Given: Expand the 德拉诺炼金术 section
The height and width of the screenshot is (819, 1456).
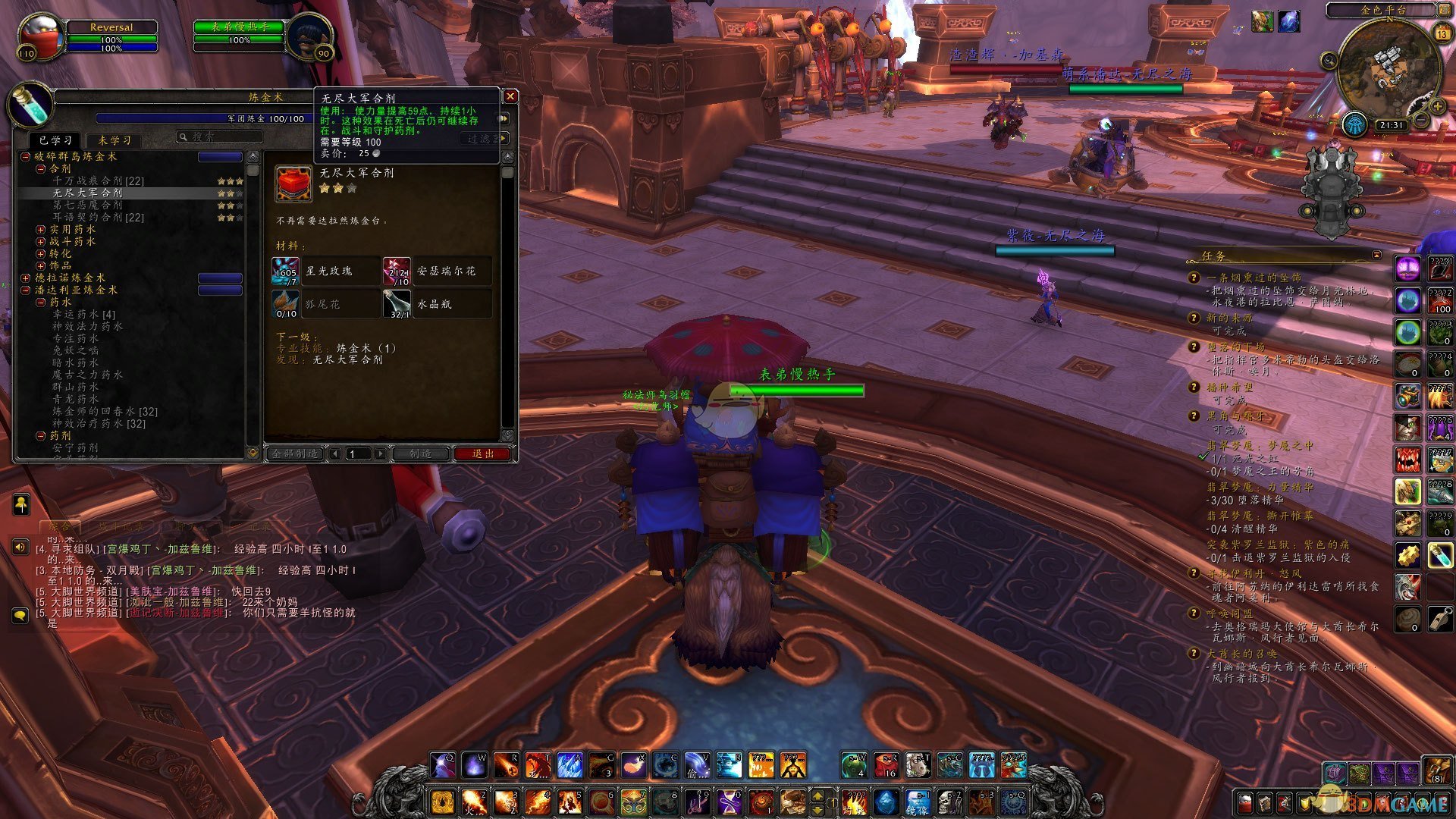Looking at the screenshot, I should point(26,278).
